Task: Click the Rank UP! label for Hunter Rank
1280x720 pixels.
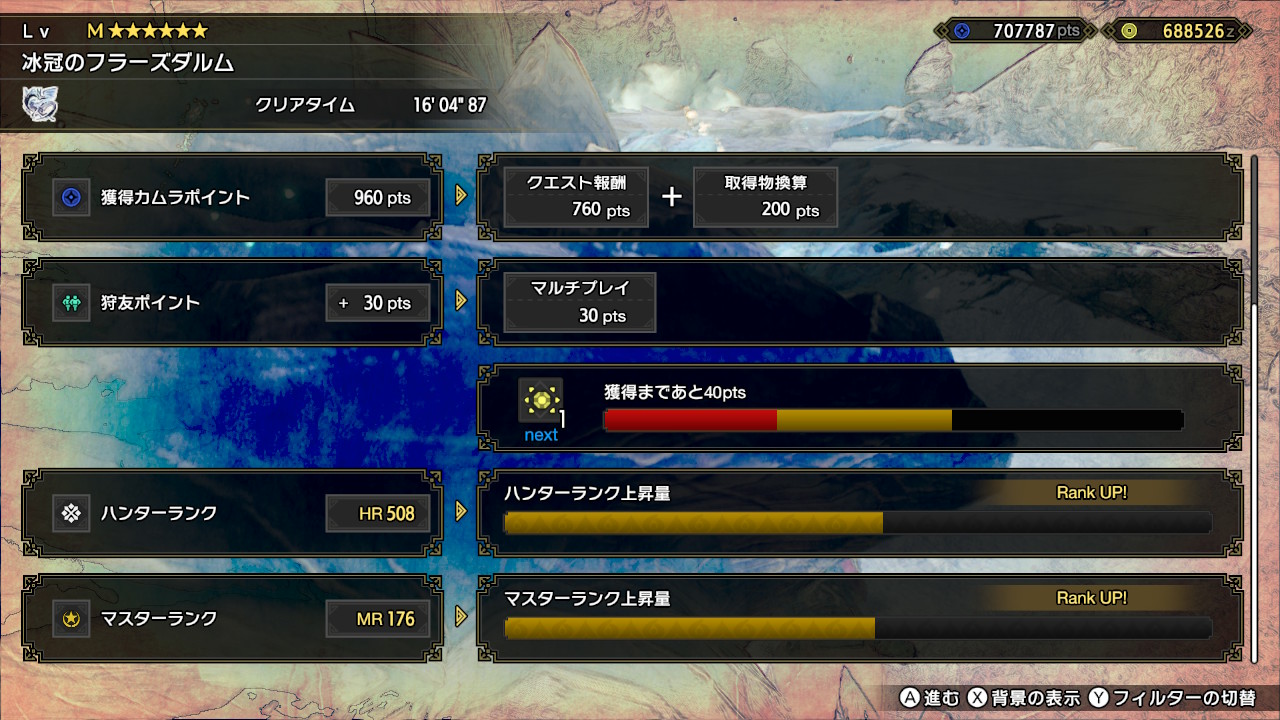Action: (x=1094, y=492)
